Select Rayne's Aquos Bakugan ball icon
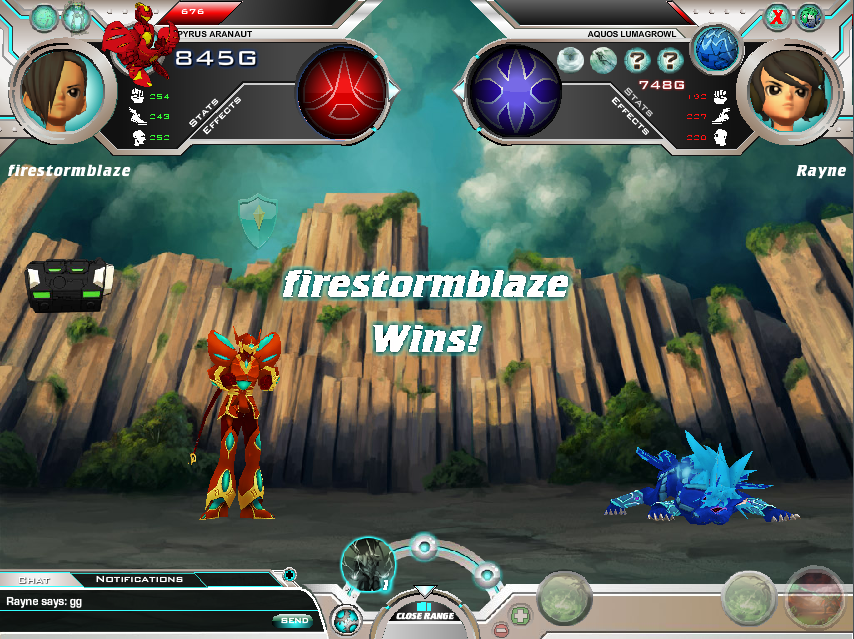Viewport: 854px width, 639px height. click(714, 48)
